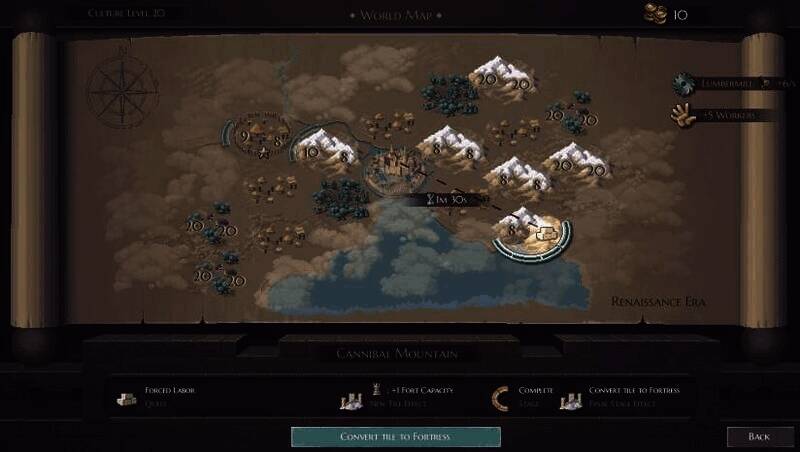
Task: Go back using the Back button
Action: tap(759, 437)
